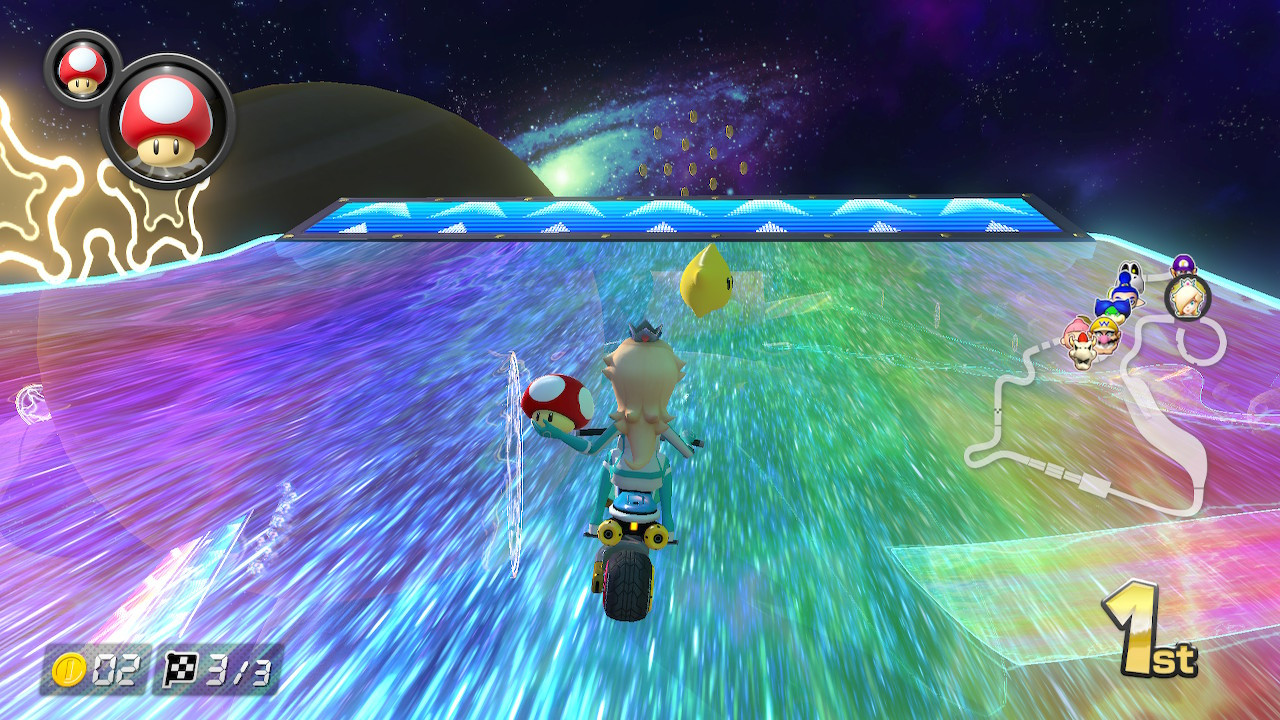Select the Dry Bowser minimap icon
Image resolution: width=1280 pixels, height=720 pixels.
click(x=1081, y=352)
